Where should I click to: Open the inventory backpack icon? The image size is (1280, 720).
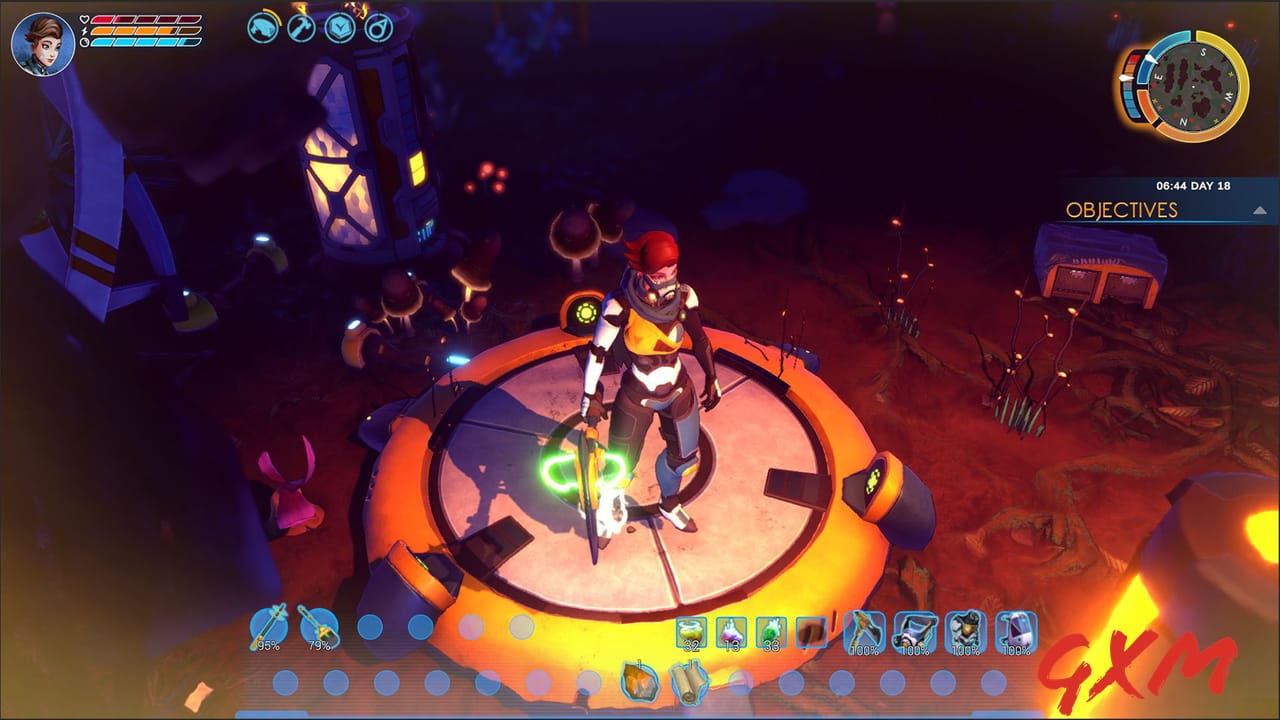[x=262, y=30]
